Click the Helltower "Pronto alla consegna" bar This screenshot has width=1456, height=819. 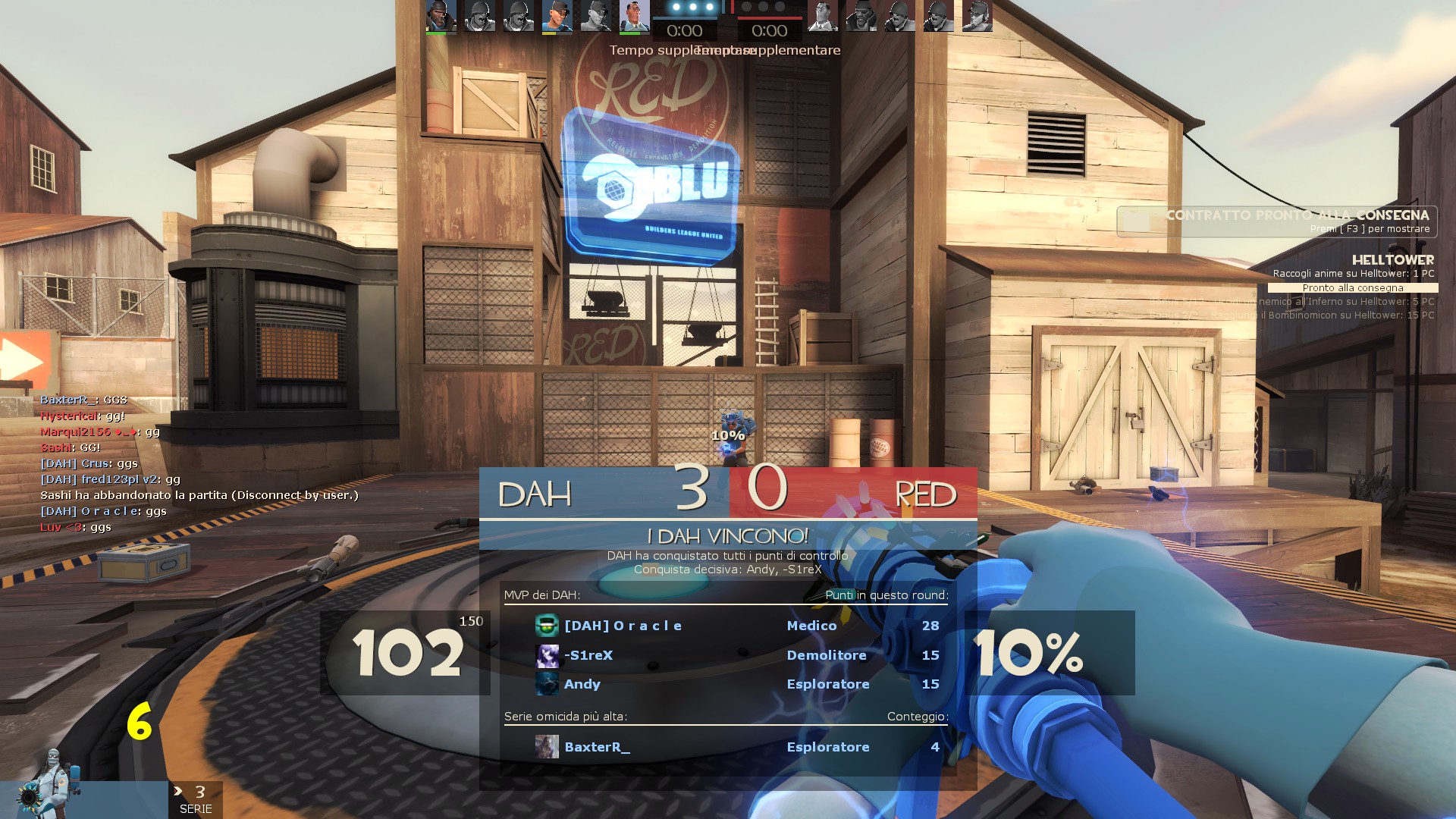coord(1353,288)
